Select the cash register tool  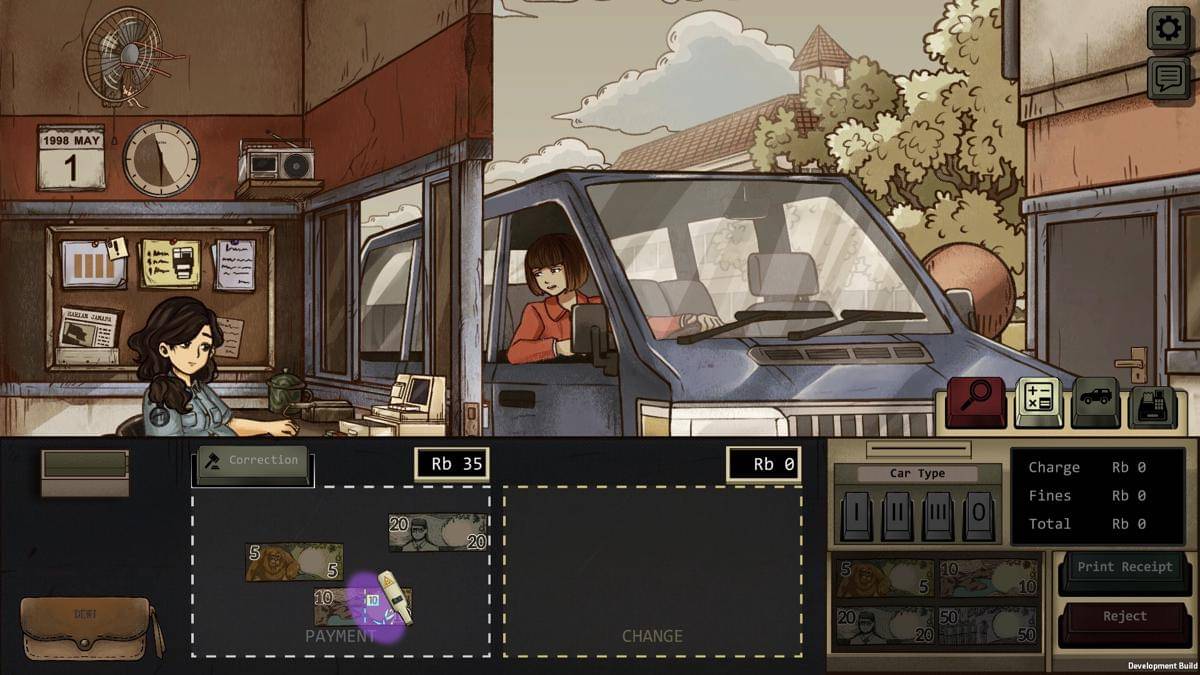point(1152,404)
